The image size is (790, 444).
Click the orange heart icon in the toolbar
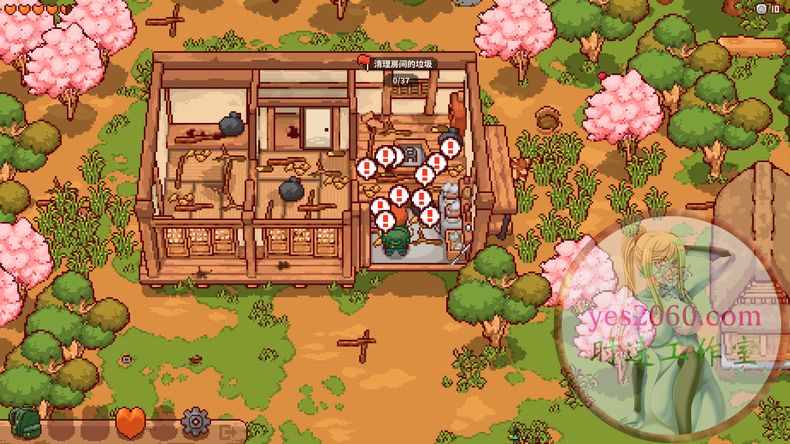(129, 421)
